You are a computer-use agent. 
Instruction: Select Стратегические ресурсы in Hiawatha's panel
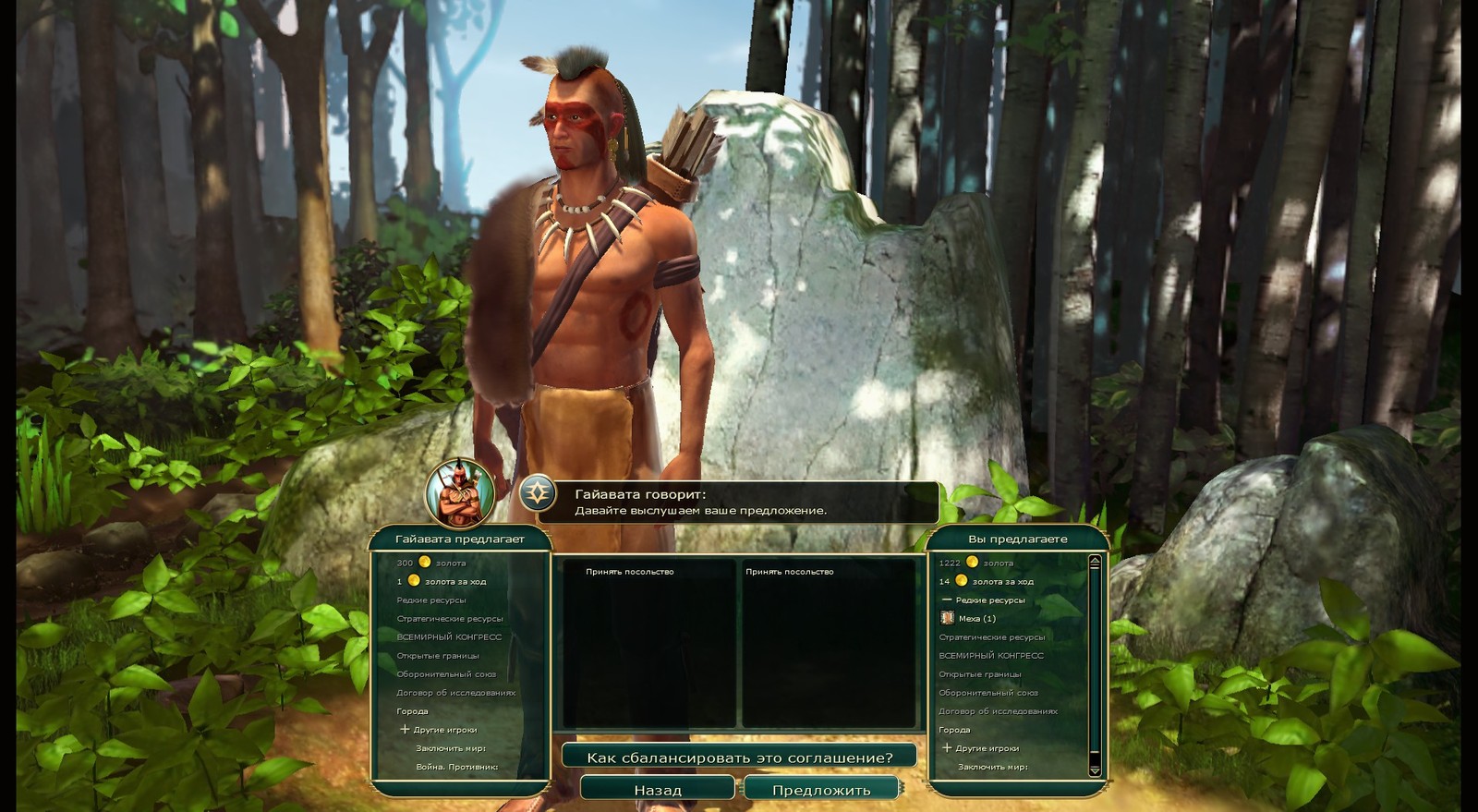pyautogui.click(x=449, y=619)
